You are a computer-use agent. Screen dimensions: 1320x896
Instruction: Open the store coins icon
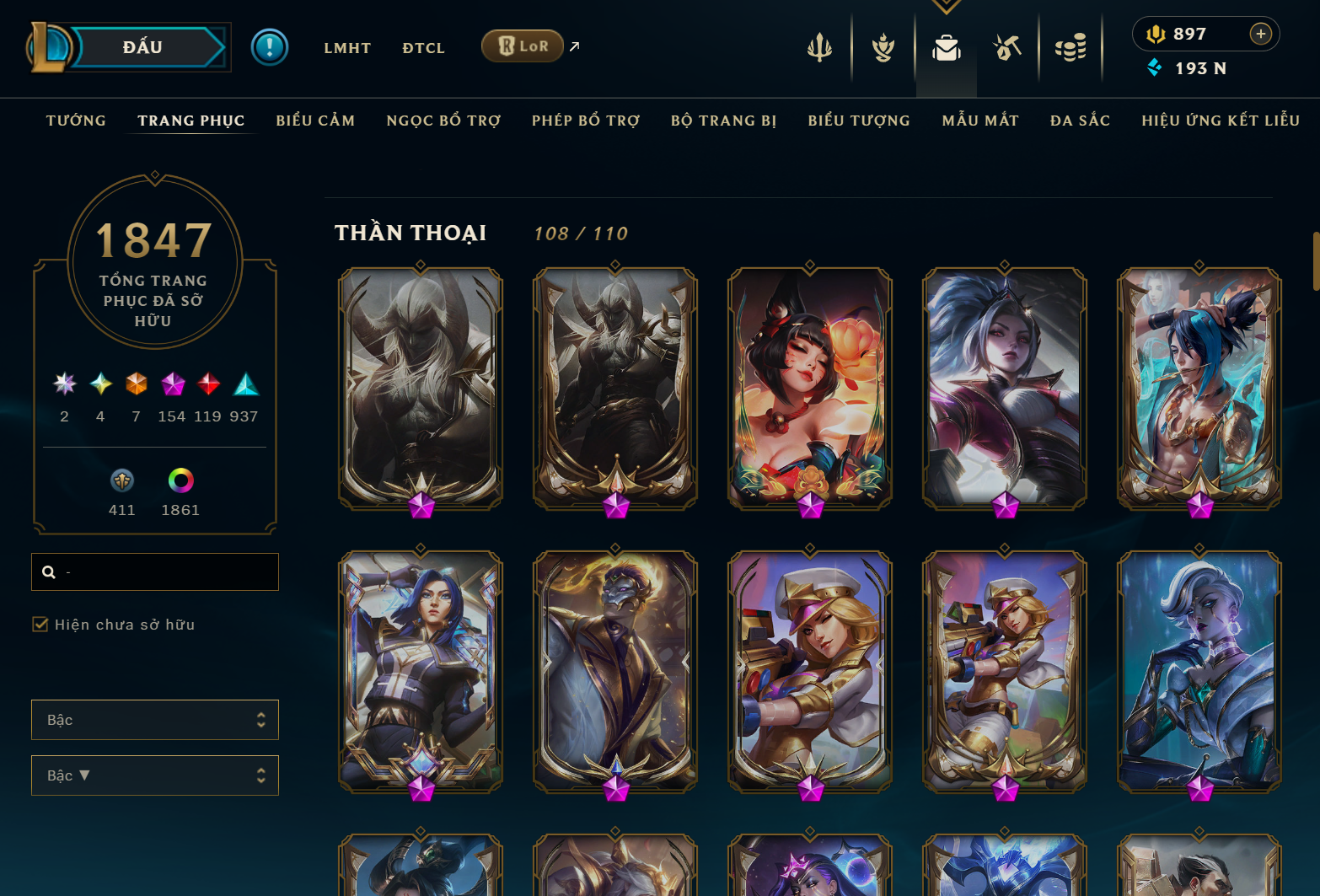[1070, 48]
